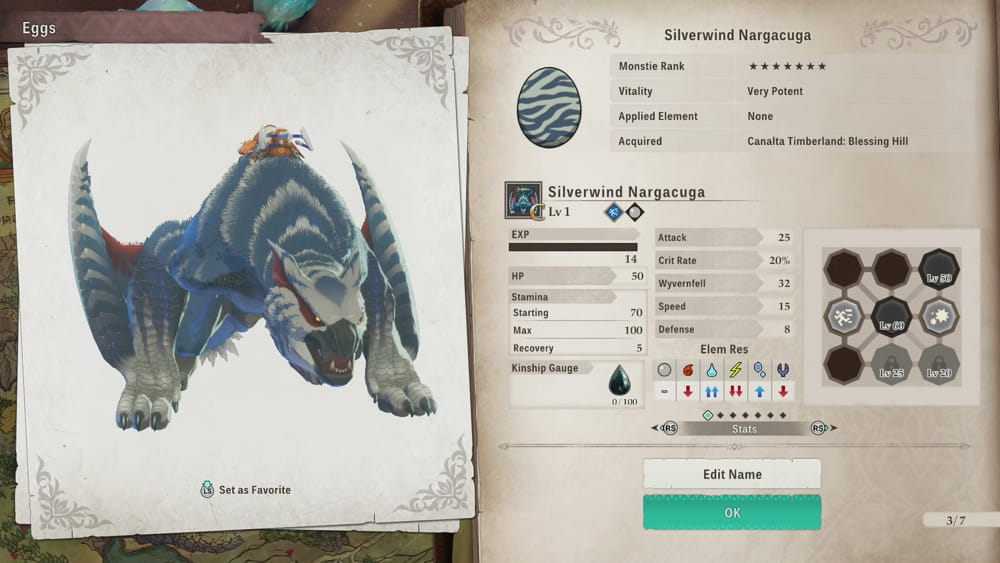Set this monstie as Favorite
This screenshot has width=1000, height=563.
[x=246, y=490]
